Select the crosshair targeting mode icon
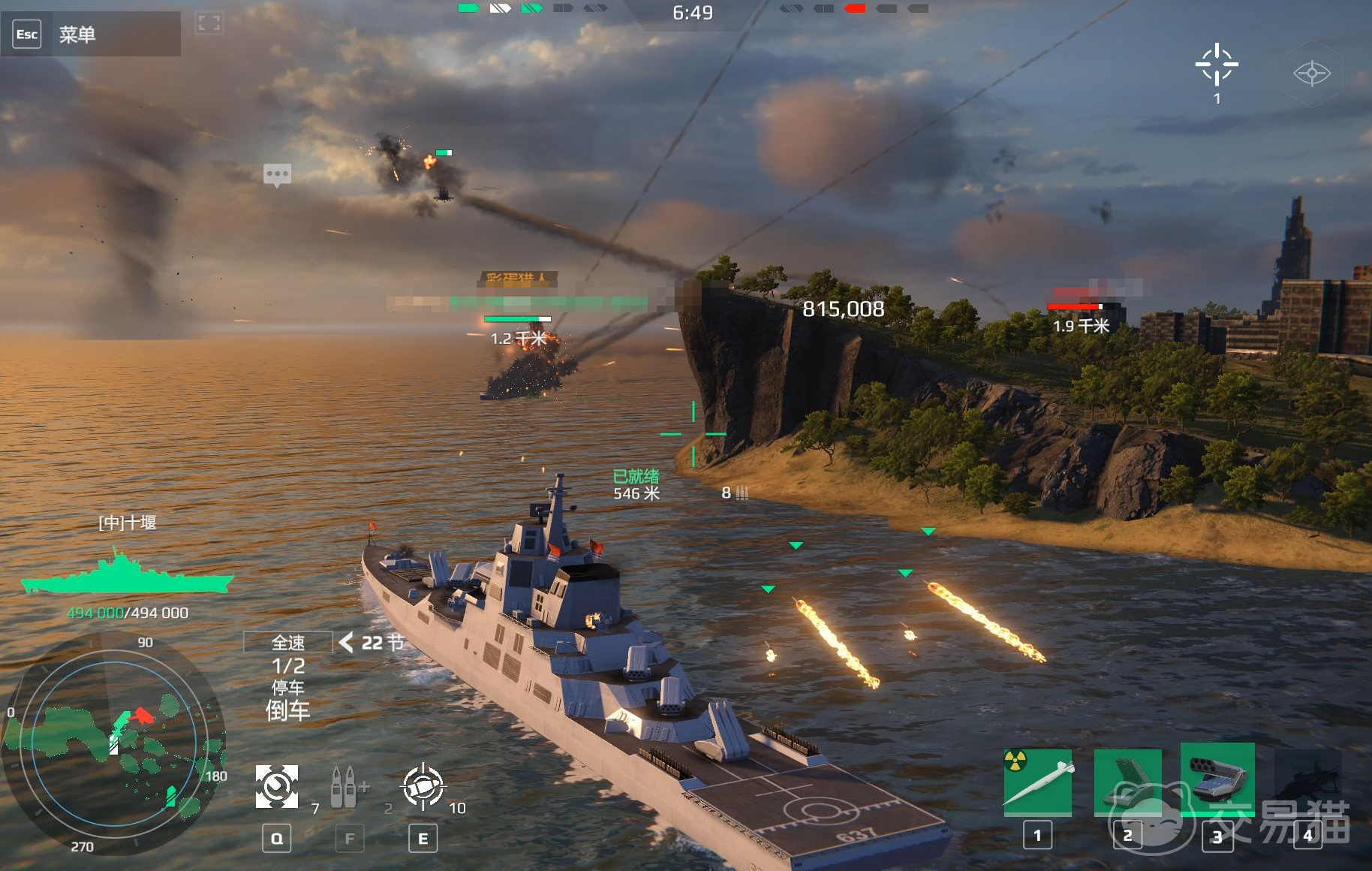The height and width of the screenshot is (871, 1372). pyautogui.click(x=1216, y=65)
